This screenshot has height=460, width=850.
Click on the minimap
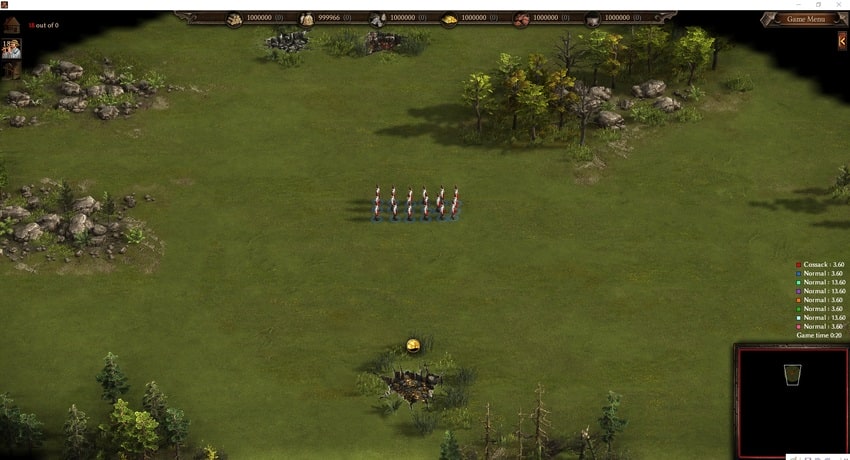(x=790, y=400)
